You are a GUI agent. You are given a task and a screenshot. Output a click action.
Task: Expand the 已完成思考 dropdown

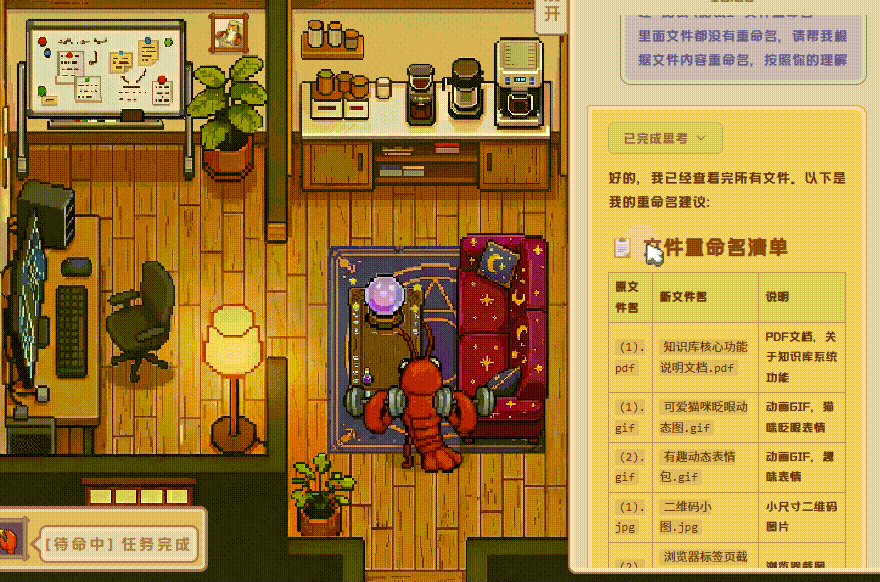tap(664, 138)
